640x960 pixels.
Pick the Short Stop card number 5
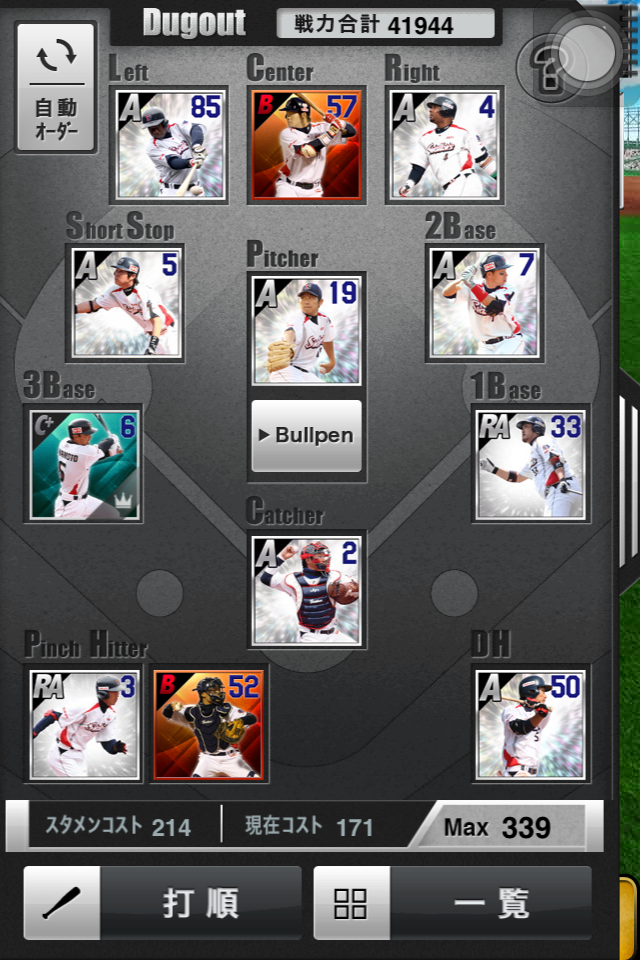pos(126,304)
